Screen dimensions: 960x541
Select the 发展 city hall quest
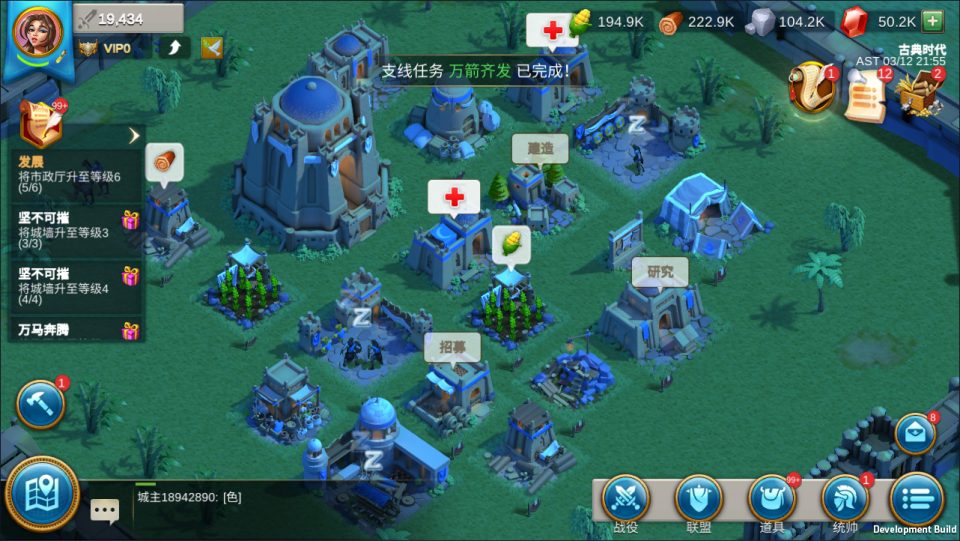click(70, 167)
